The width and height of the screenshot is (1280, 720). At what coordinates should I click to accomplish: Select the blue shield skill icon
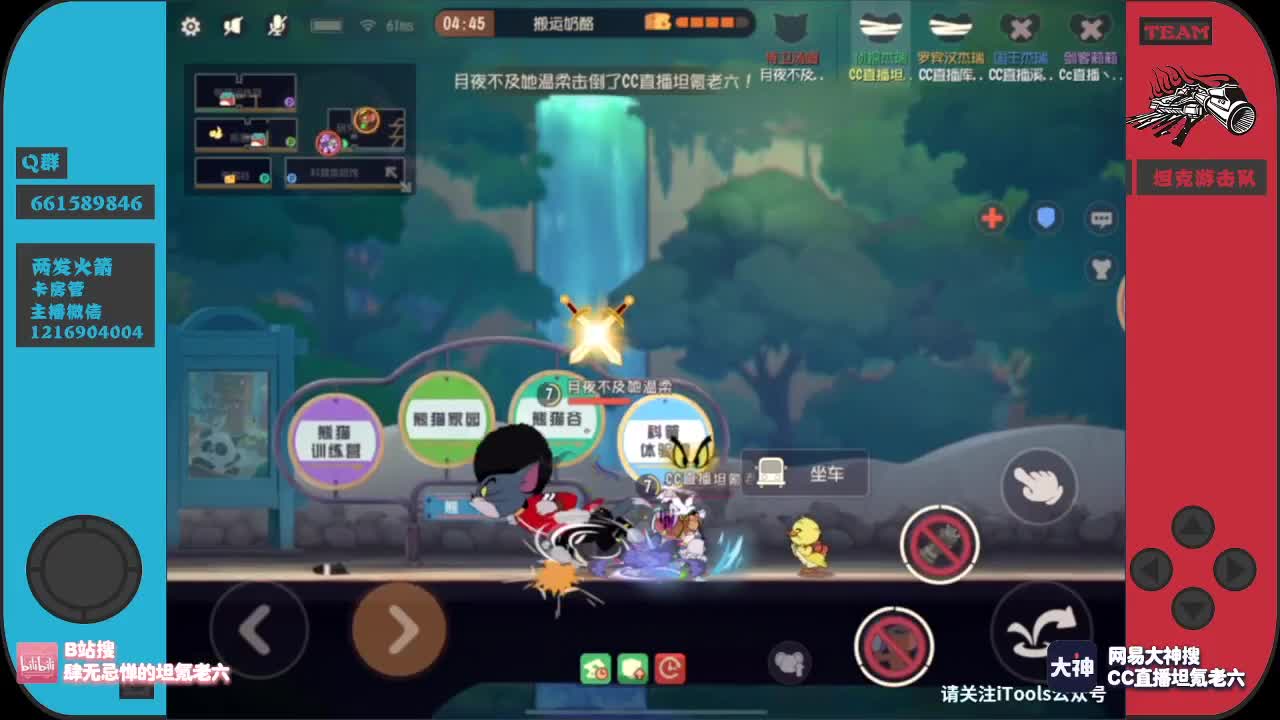1046,219
